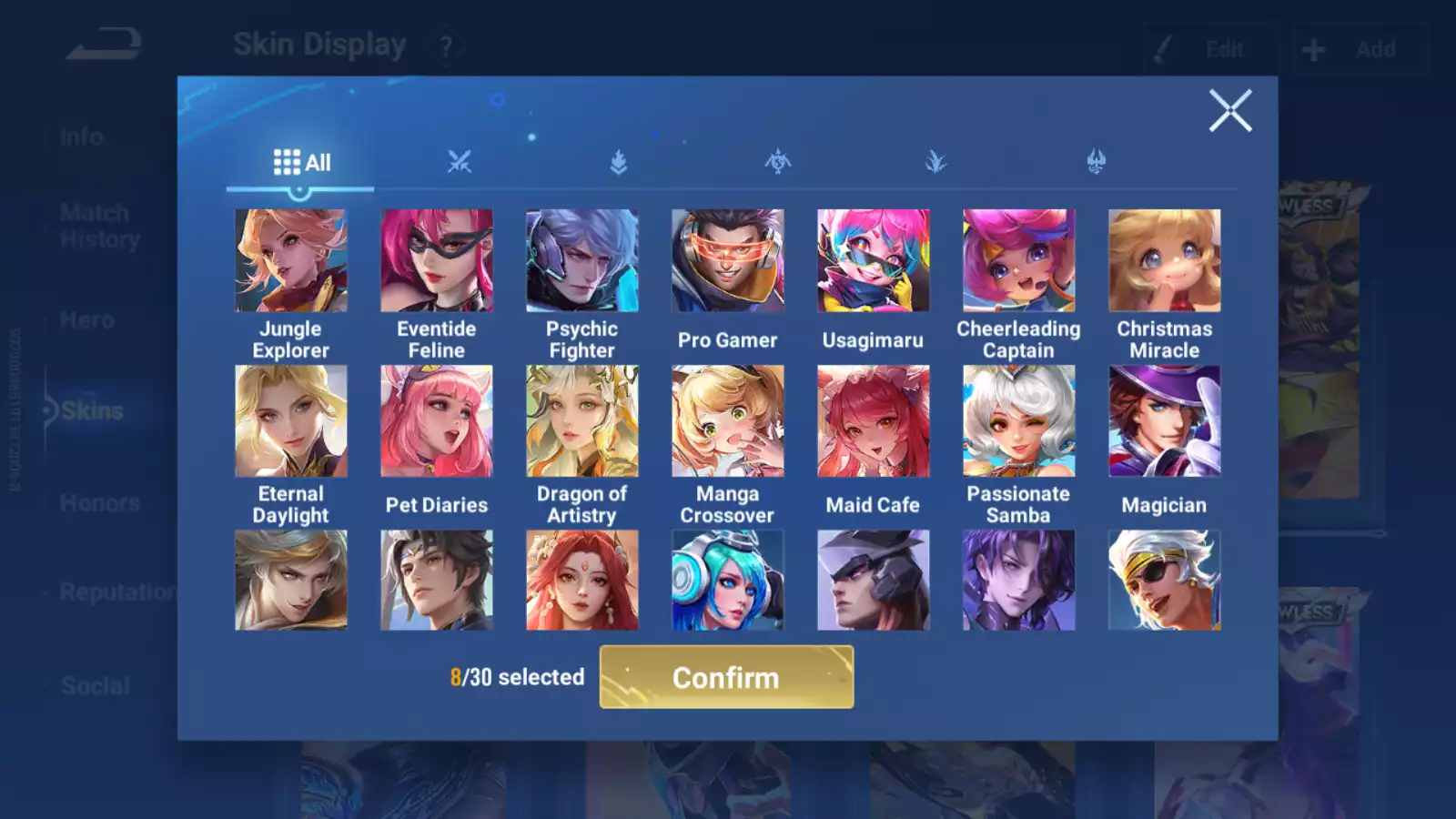This screenshot has width=1456, height=819.
Task: Pick the Psychic Fighter skin
Action: pyautogui.click(x=582, y=261)
